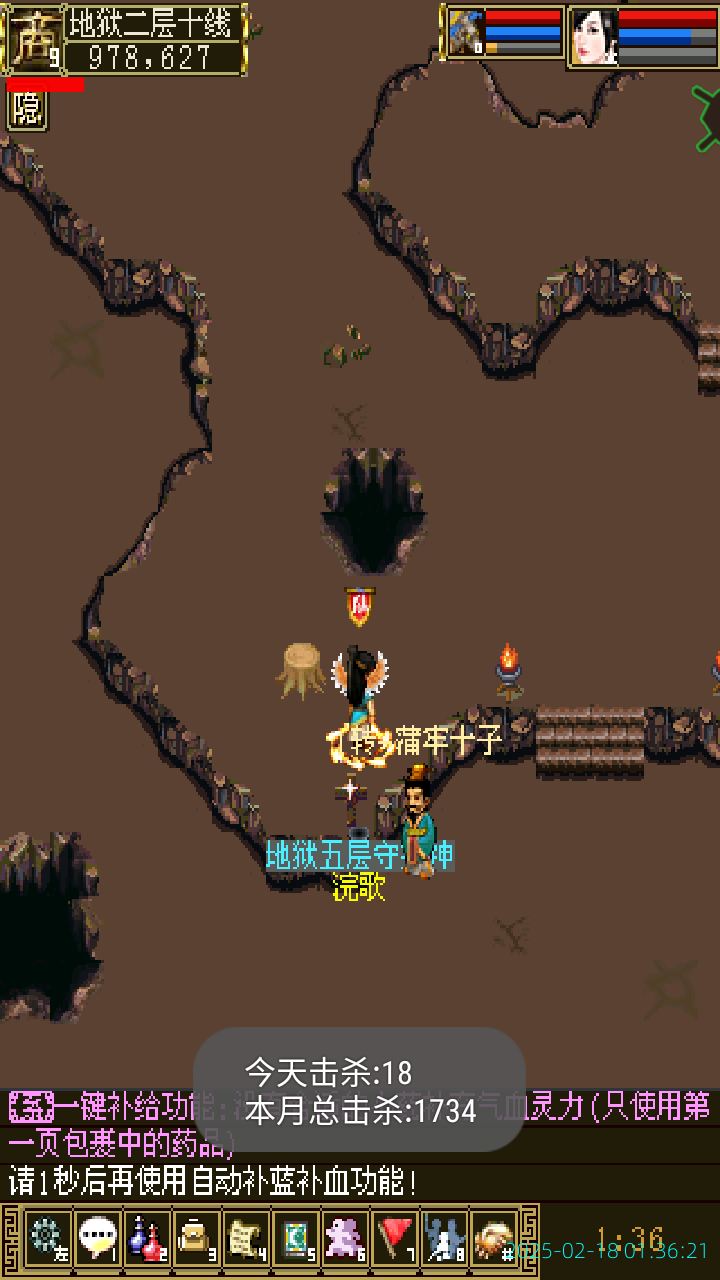Open the two-figure team icon
Viewport: 720px width, 1280px height.
coord(444,1238)
